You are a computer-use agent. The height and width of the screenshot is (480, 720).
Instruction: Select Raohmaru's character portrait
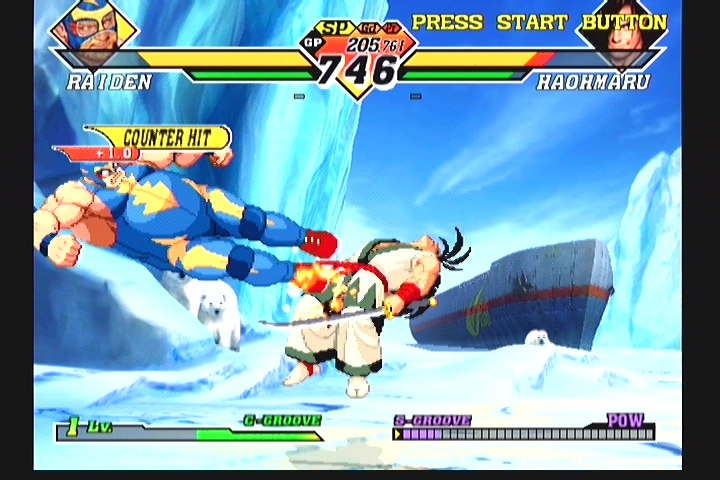625,28
